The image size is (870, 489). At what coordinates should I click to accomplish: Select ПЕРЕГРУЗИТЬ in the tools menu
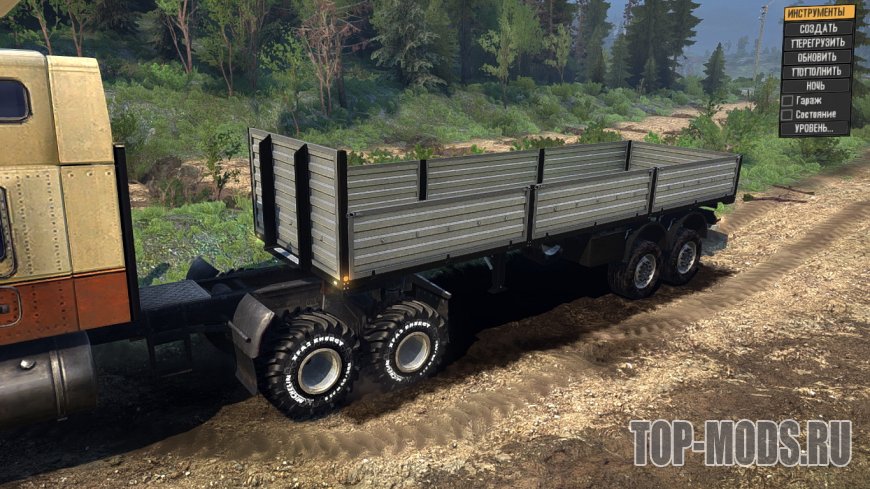[x=818, y=43]
